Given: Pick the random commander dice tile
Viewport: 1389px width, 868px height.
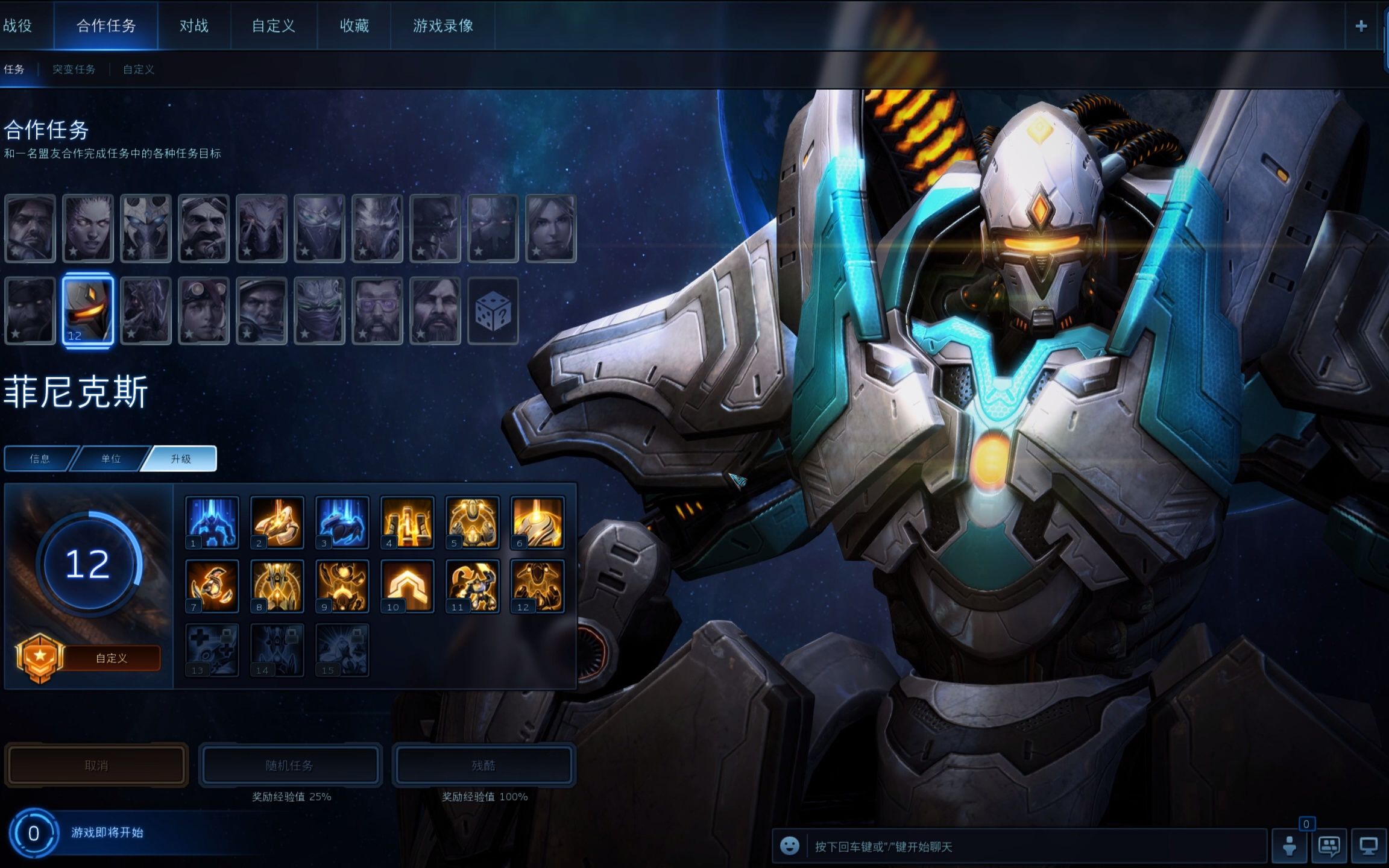Looking at the screenshot, I should pos(493,311).
